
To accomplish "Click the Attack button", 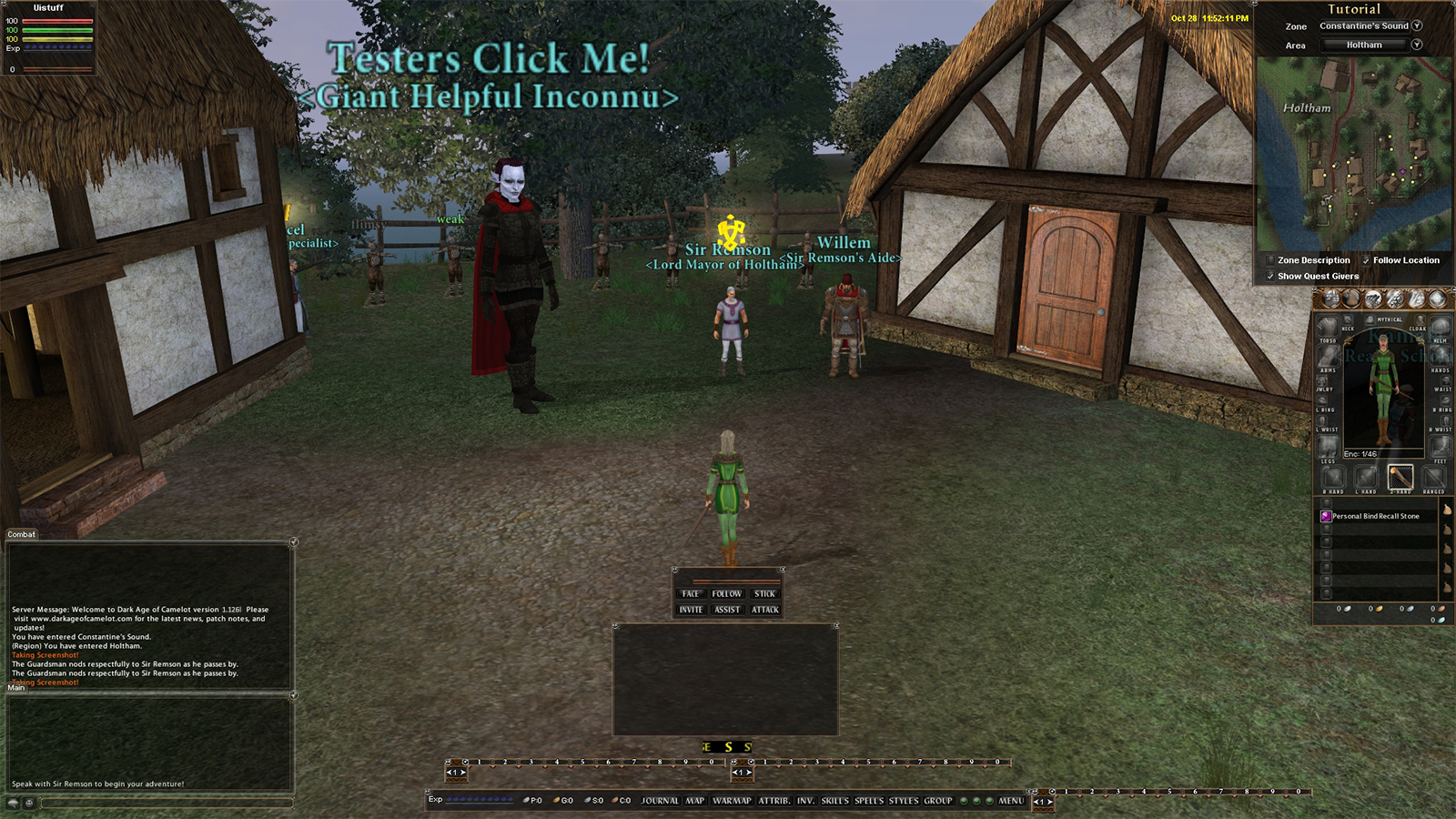I will (x=765, y=610).
